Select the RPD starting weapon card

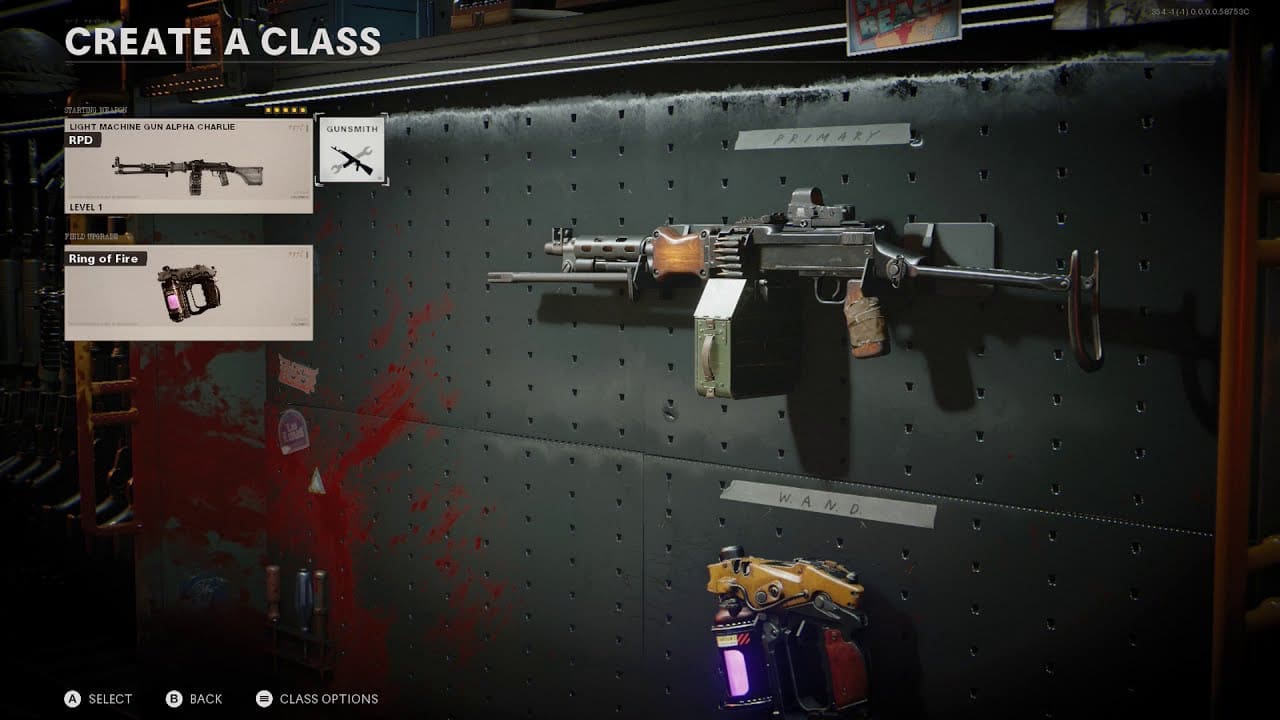pyautogui.click(x=188, y=166)
